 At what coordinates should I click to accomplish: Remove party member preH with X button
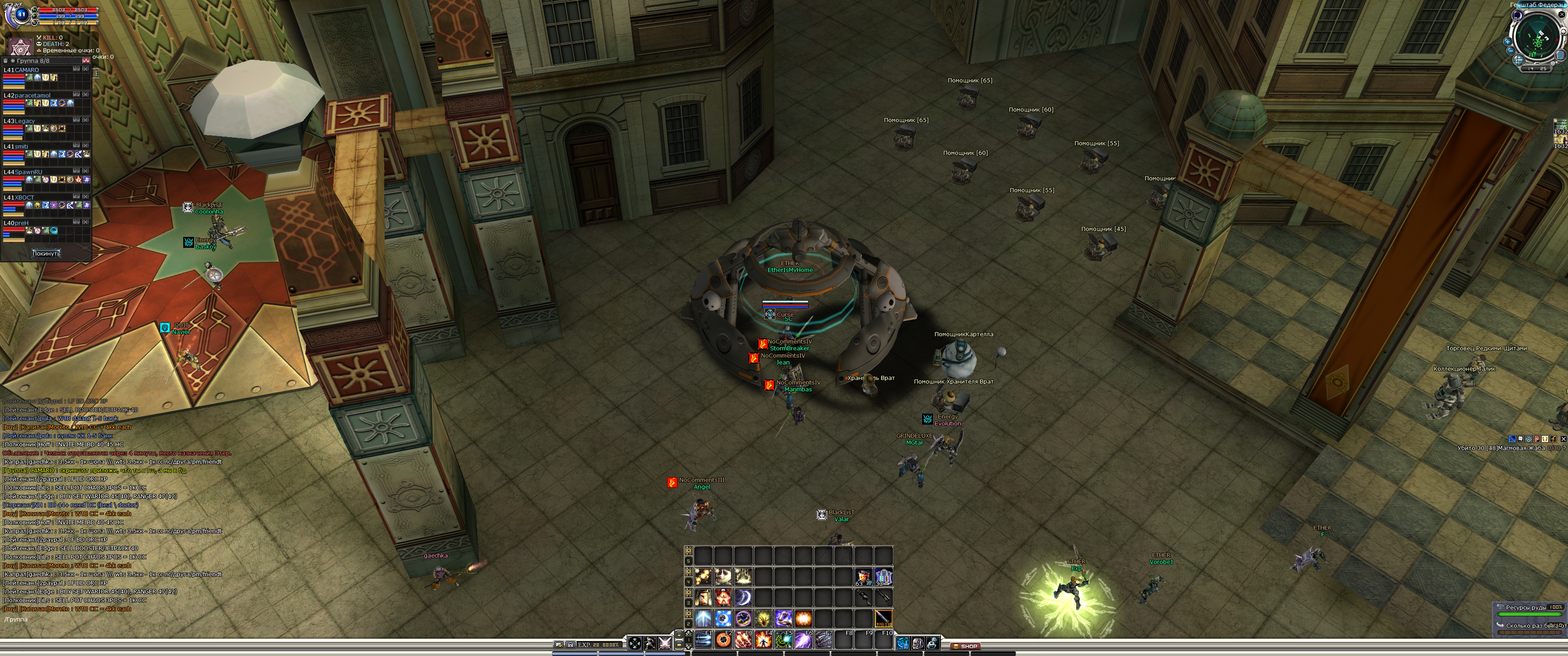tap(86, 223)
